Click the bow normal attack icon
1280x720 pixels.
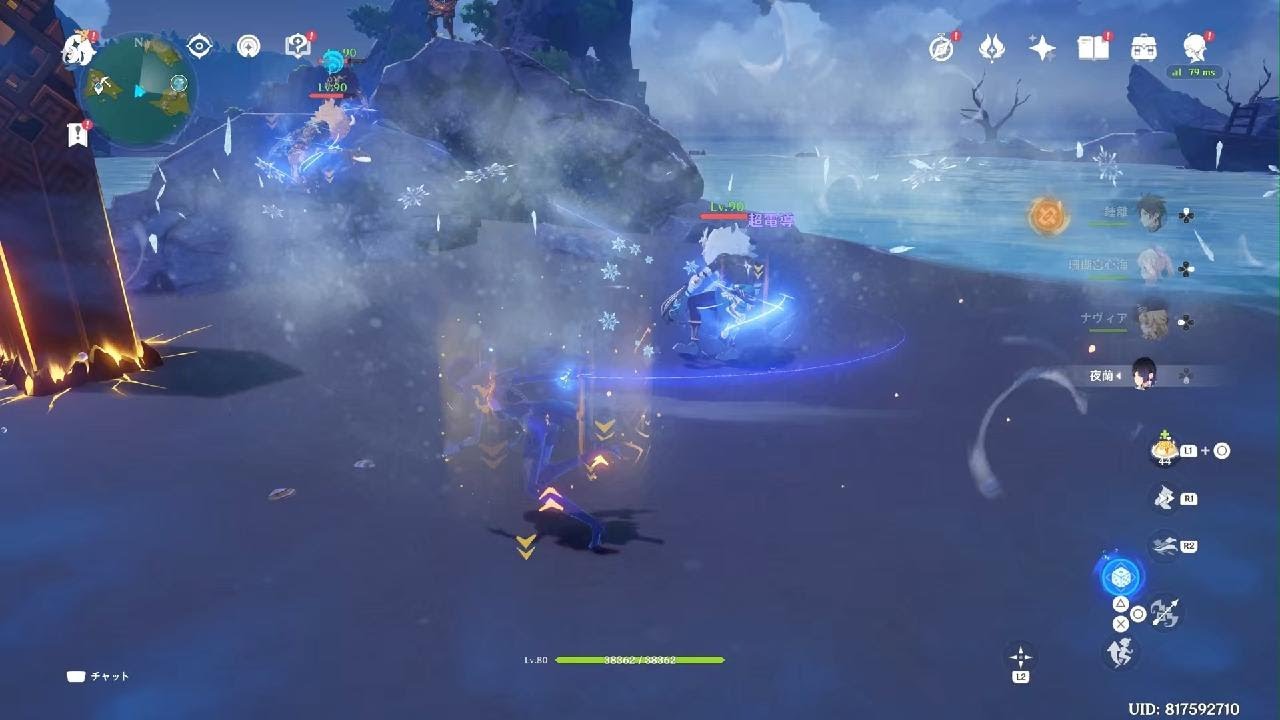coord(1166,613)
